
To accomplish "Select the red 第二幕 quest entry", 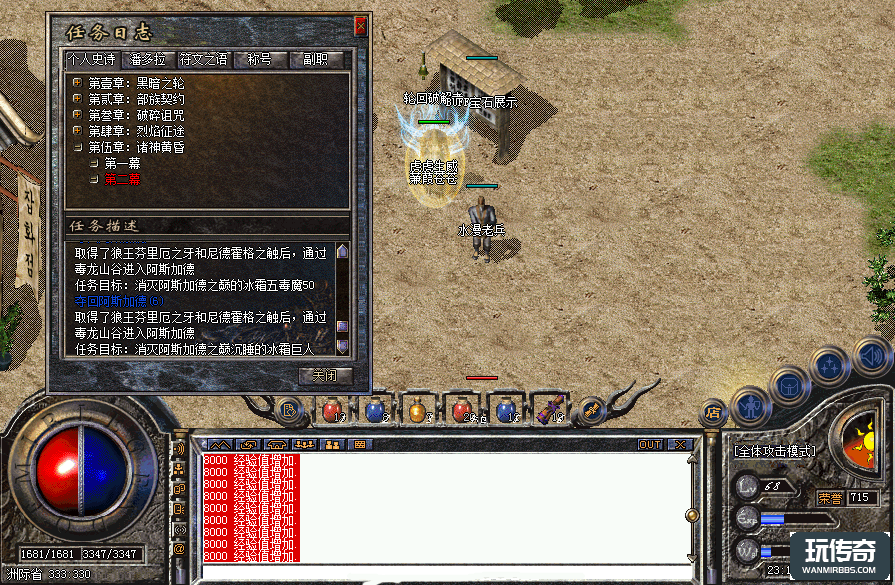I will pyautogui.click(x=122, y=179).
